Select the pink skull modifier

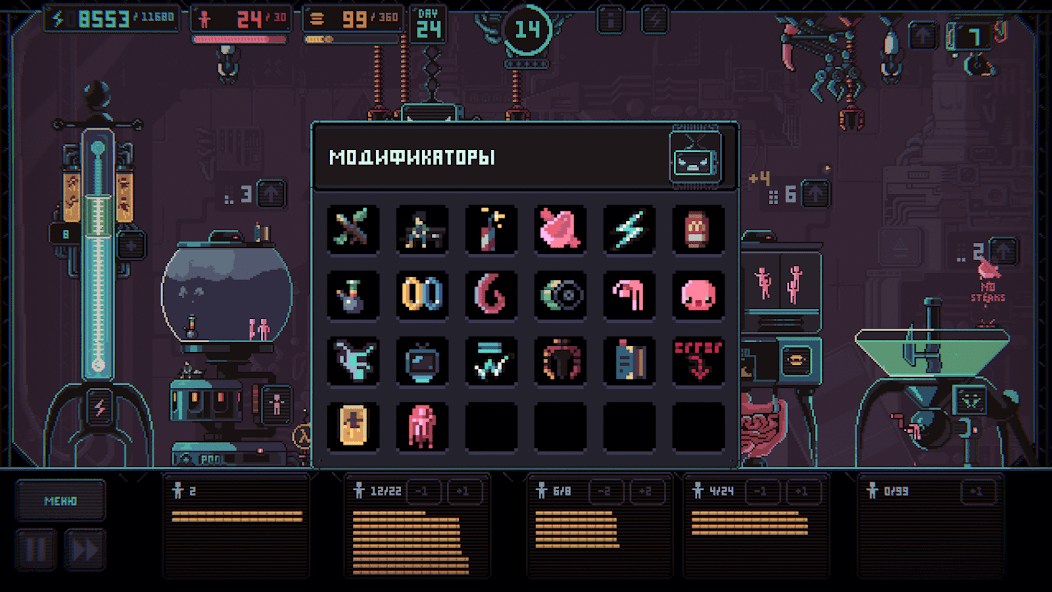click(x=698, y=295)
